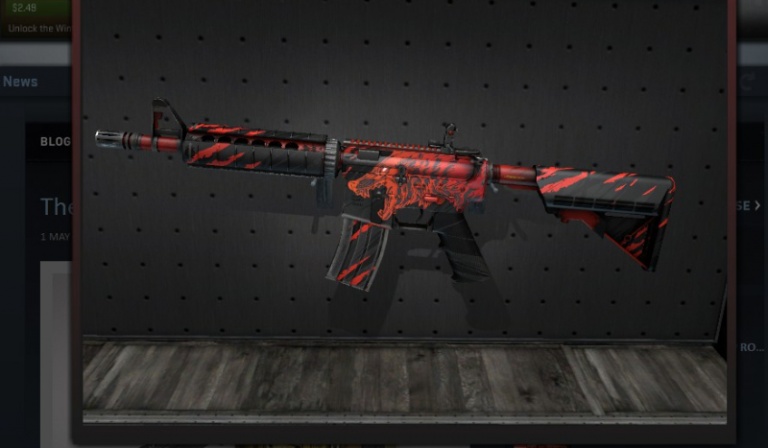768x448 pixels.
Task: Click the refresh icon at top right
Action: [x=748, y=83]
